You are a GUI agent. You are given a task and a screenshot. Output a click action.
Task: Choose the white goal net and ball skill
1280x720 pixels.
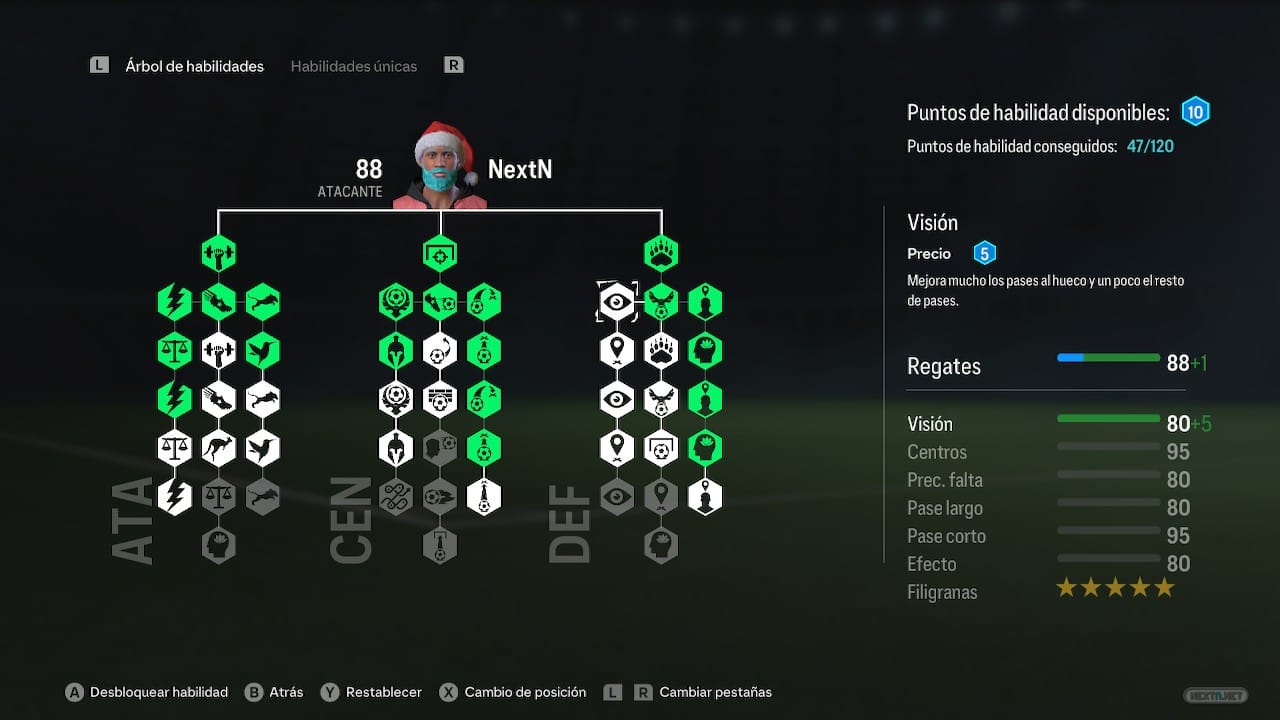coord(660,448)
